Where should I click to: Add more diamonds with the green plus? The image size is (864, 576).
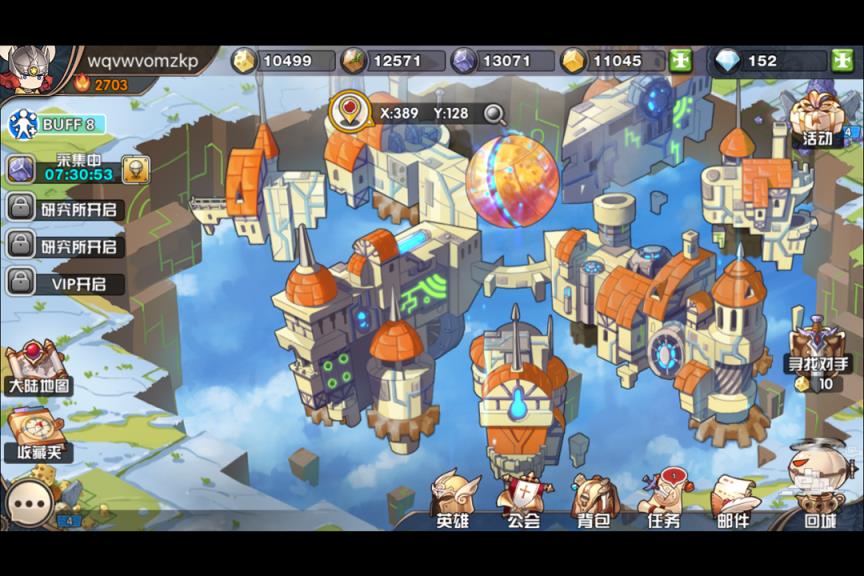[842, 61]
